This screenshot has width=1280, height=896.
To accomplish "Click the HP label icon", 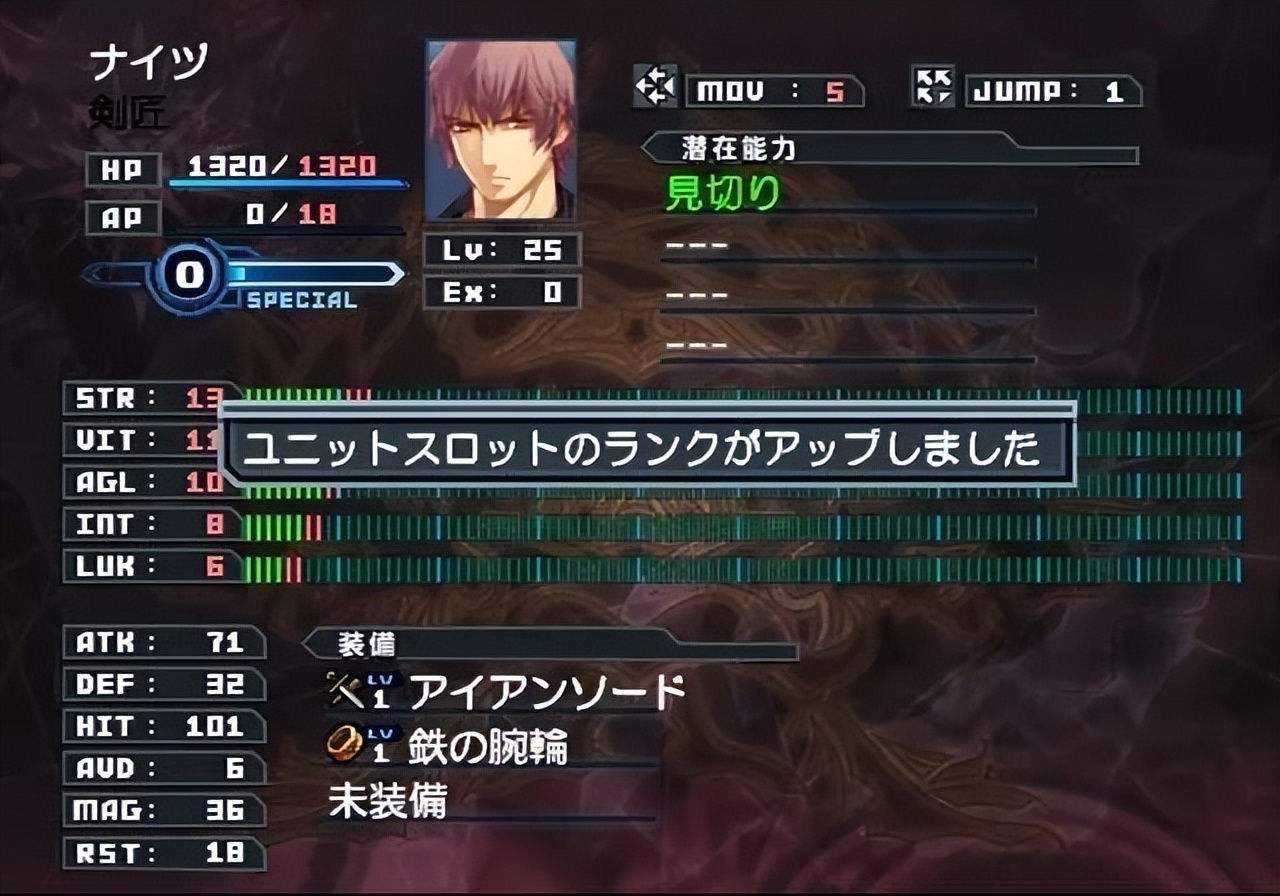I will coord(124,169).
